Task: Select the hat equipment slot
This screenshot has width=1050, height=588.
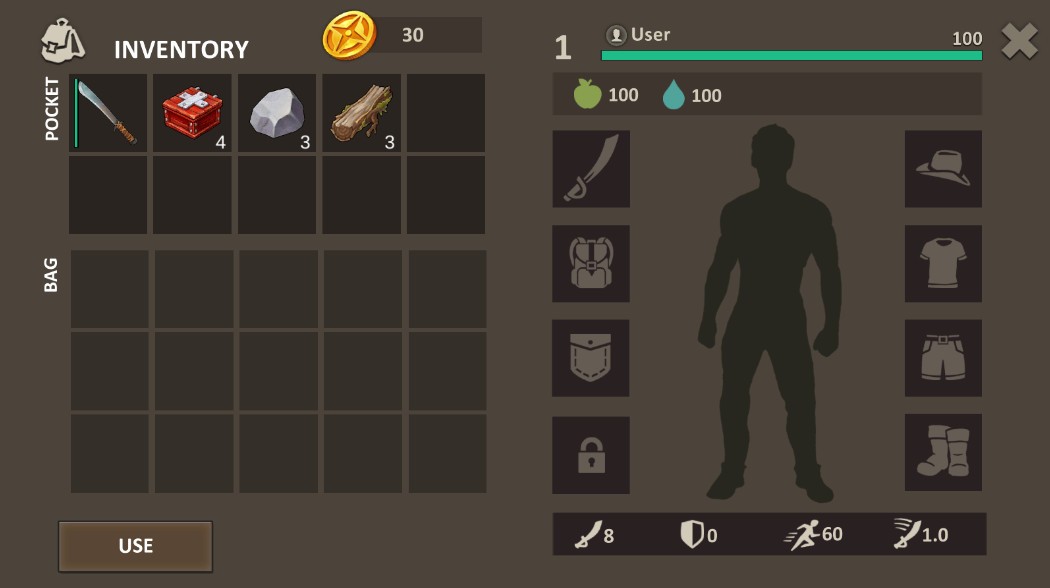Action: click(x=943, y=169)
